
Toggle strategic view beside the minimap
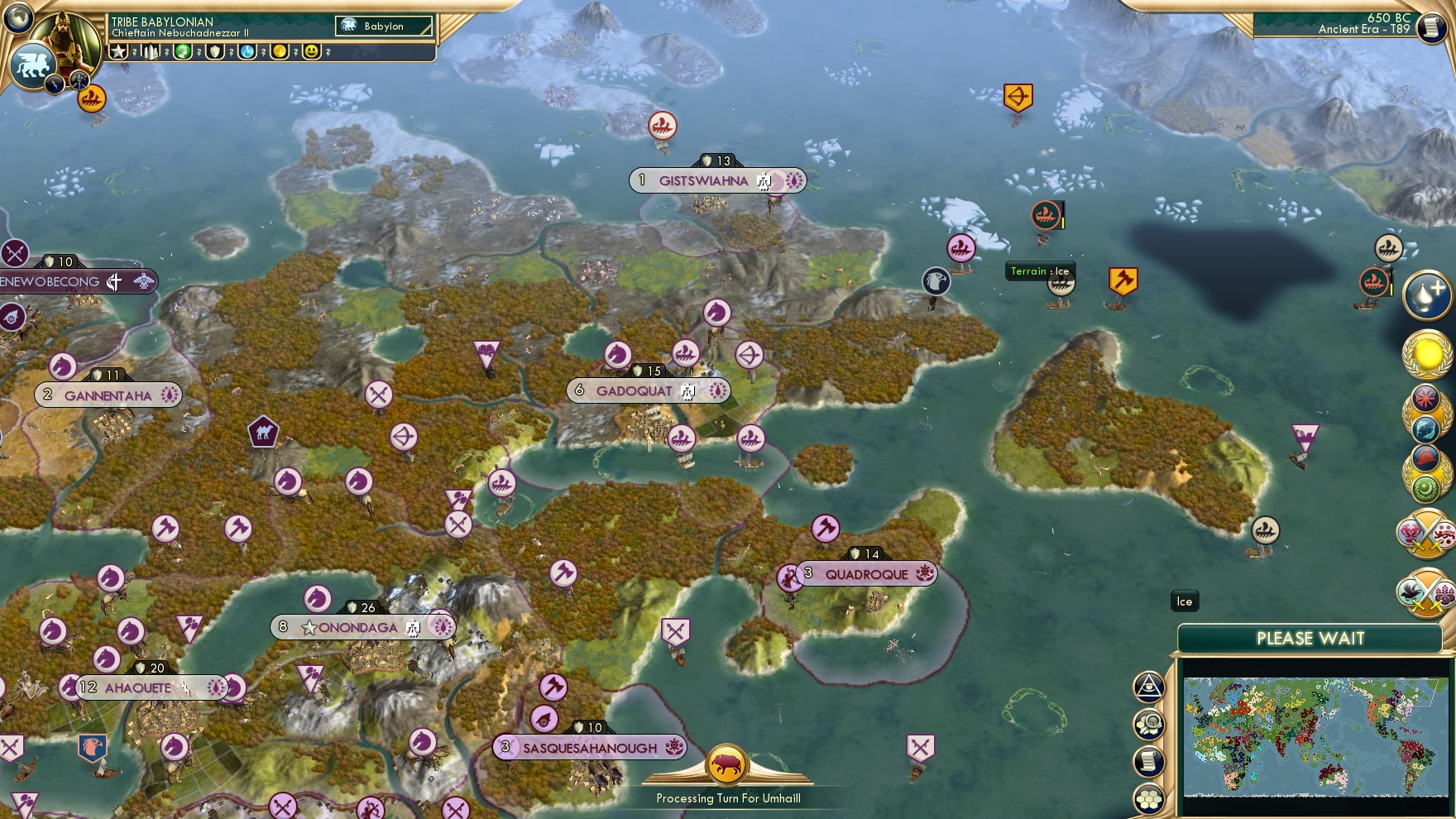click(1149, 723)
